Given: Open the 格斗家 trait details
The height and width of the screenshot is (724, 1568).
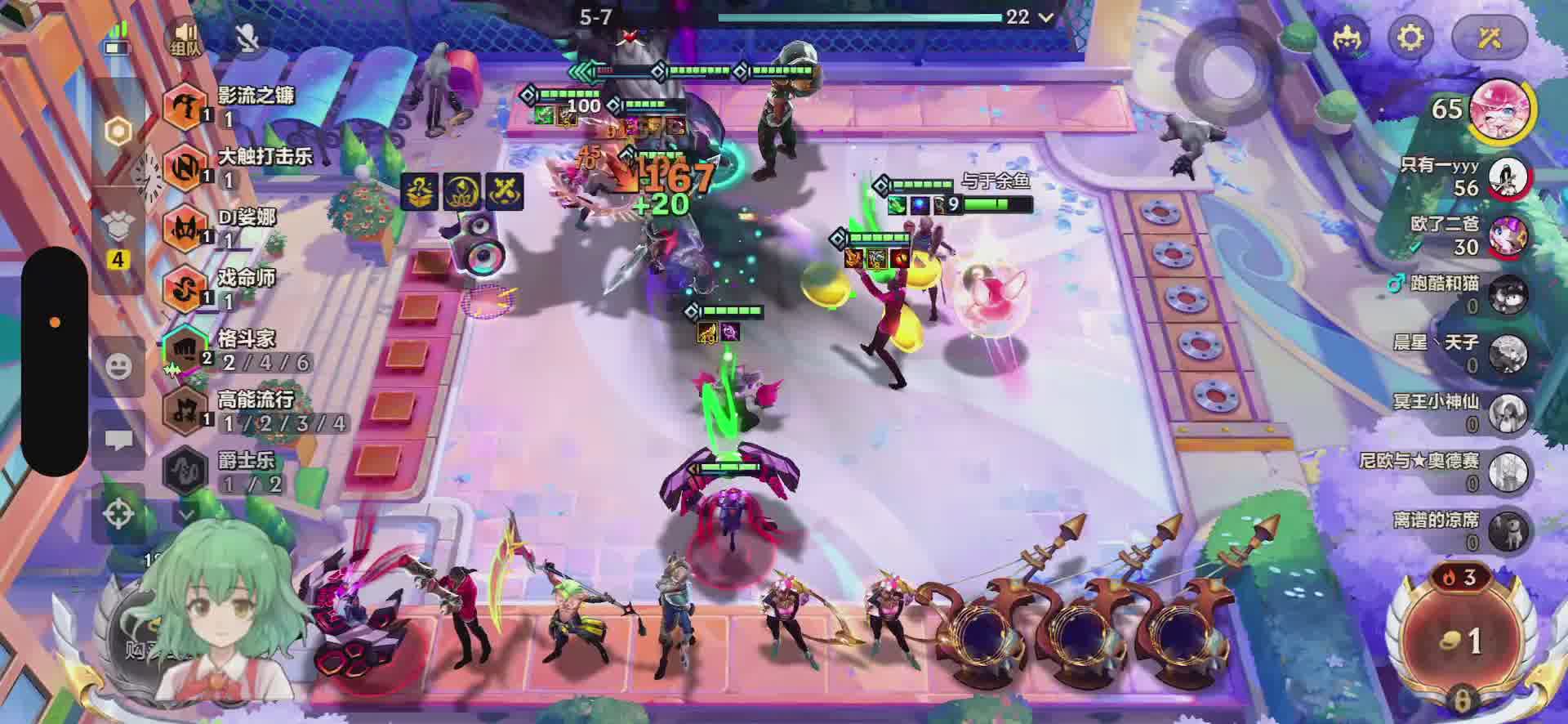Looking at the screenshot, I should [185, 350].
